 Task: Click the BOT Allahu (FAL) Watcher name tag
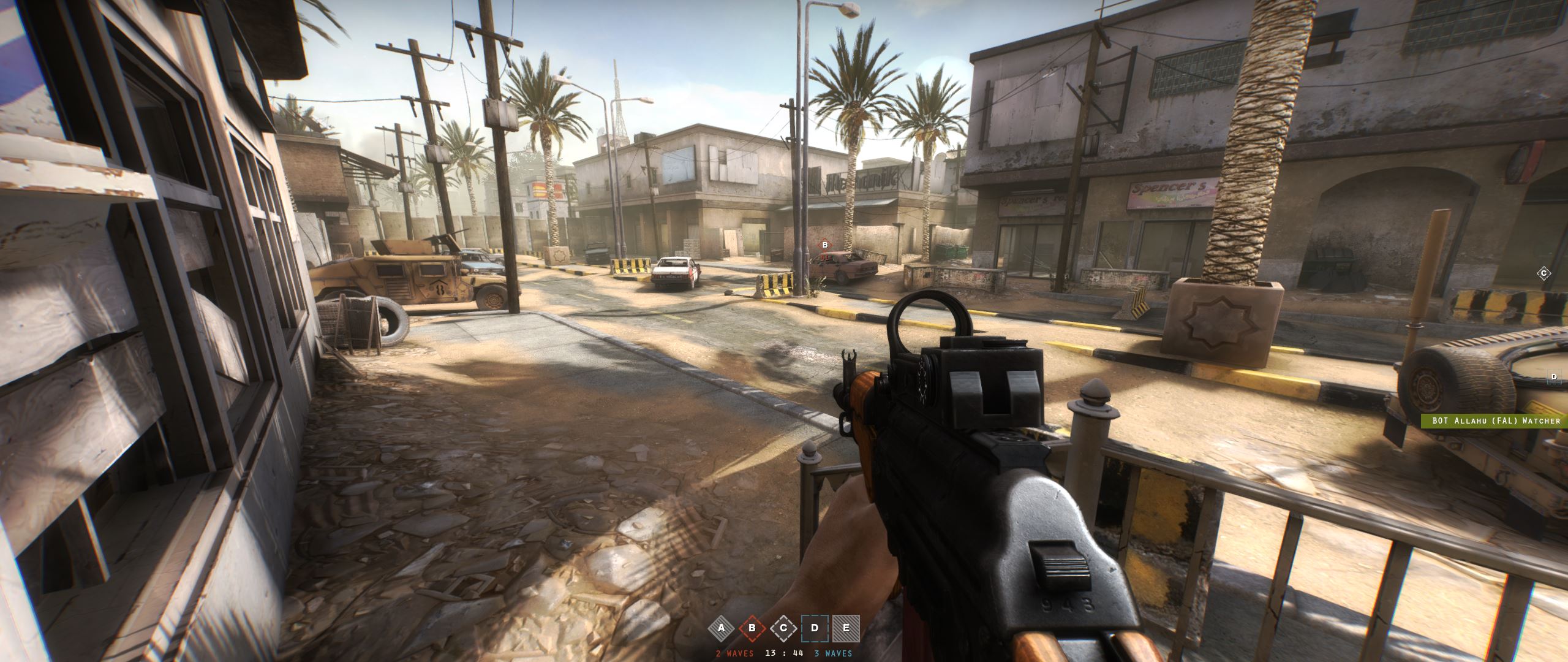pos(1494,421)
